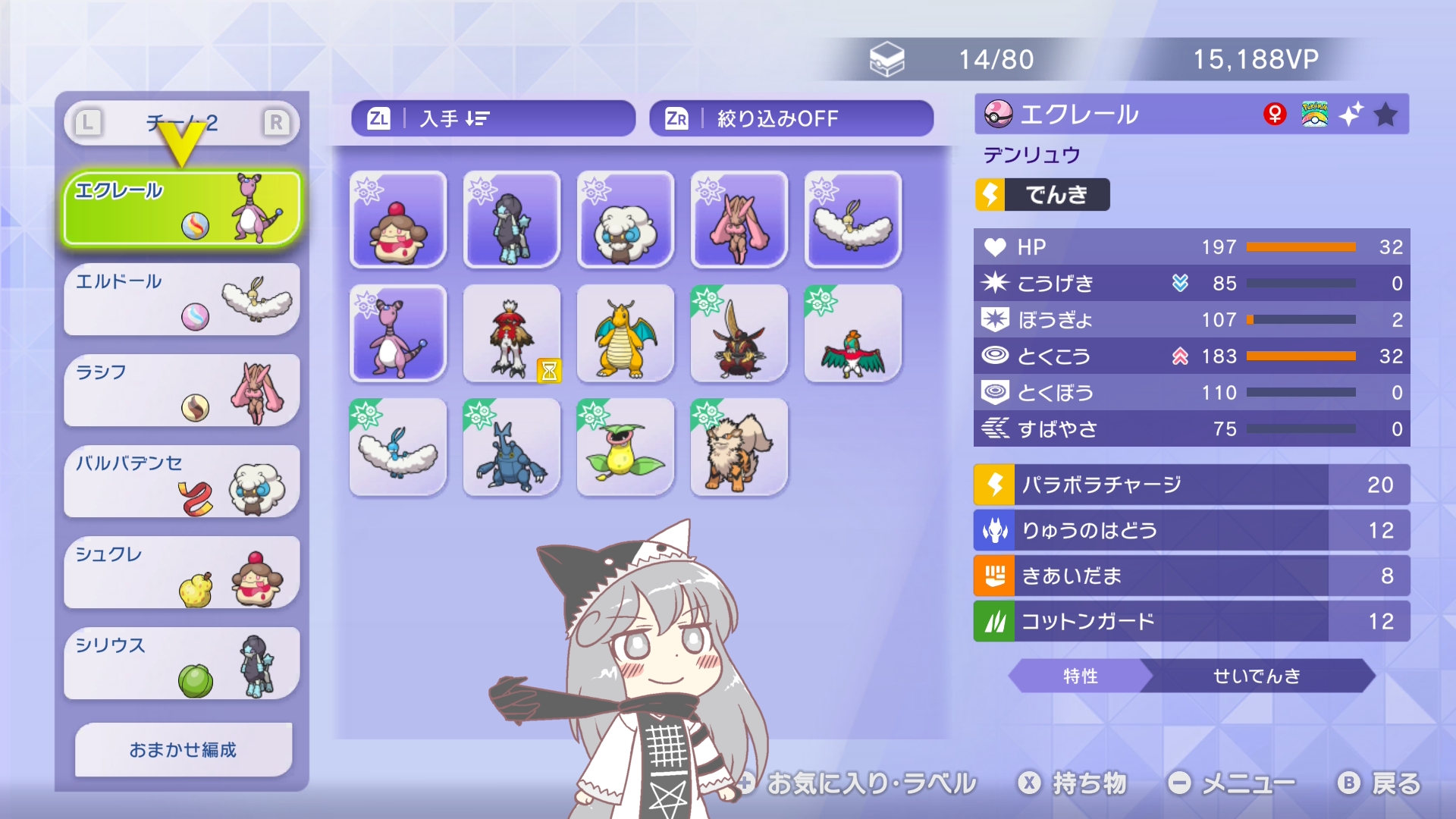Choose Decidueye with hourglass icon
Screen dimensions: 1456x819
[x=511, y=334]
